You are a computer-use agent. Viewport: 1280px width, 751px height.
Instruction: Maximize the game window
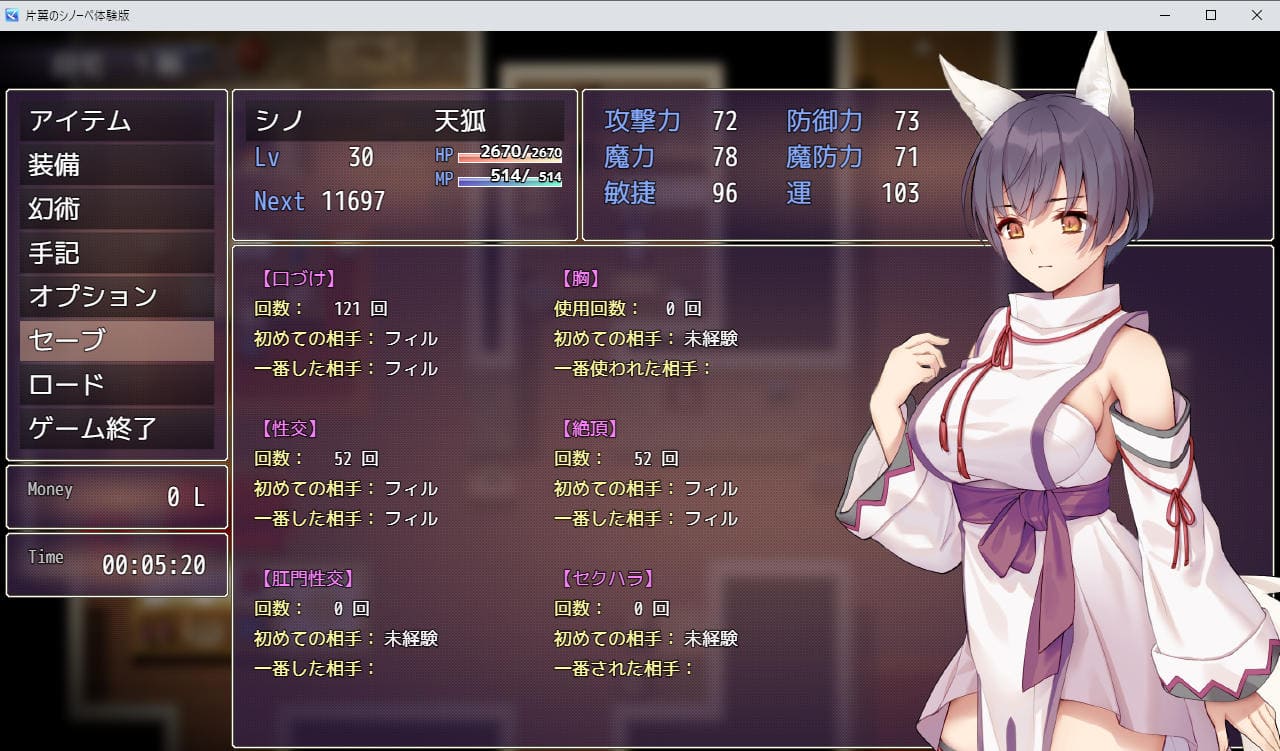(x=1211, y=15)
